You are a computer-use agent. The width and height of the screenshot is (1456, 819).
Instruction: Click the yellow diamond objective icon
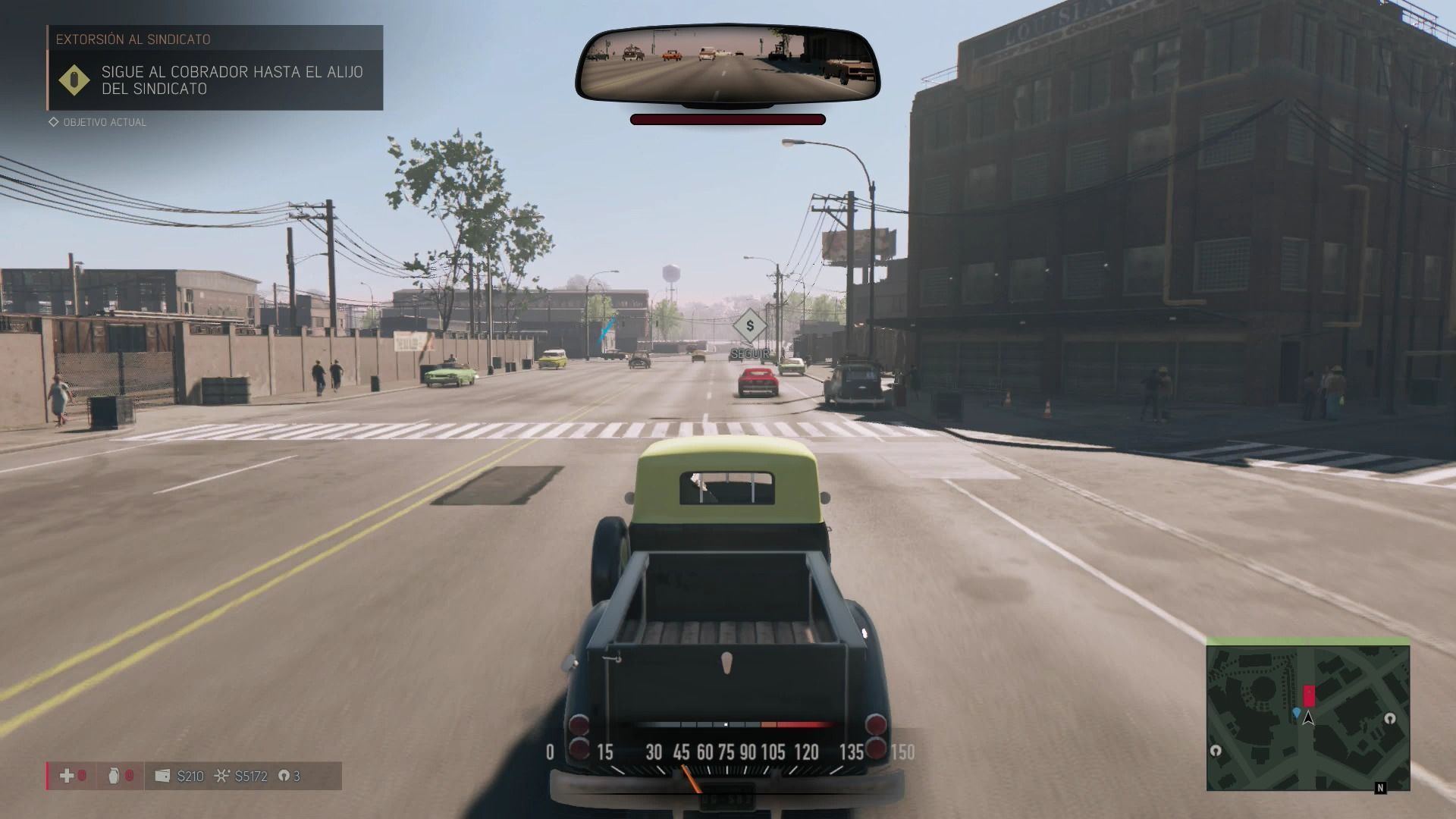pyautogui.click(x=74, y=80)
